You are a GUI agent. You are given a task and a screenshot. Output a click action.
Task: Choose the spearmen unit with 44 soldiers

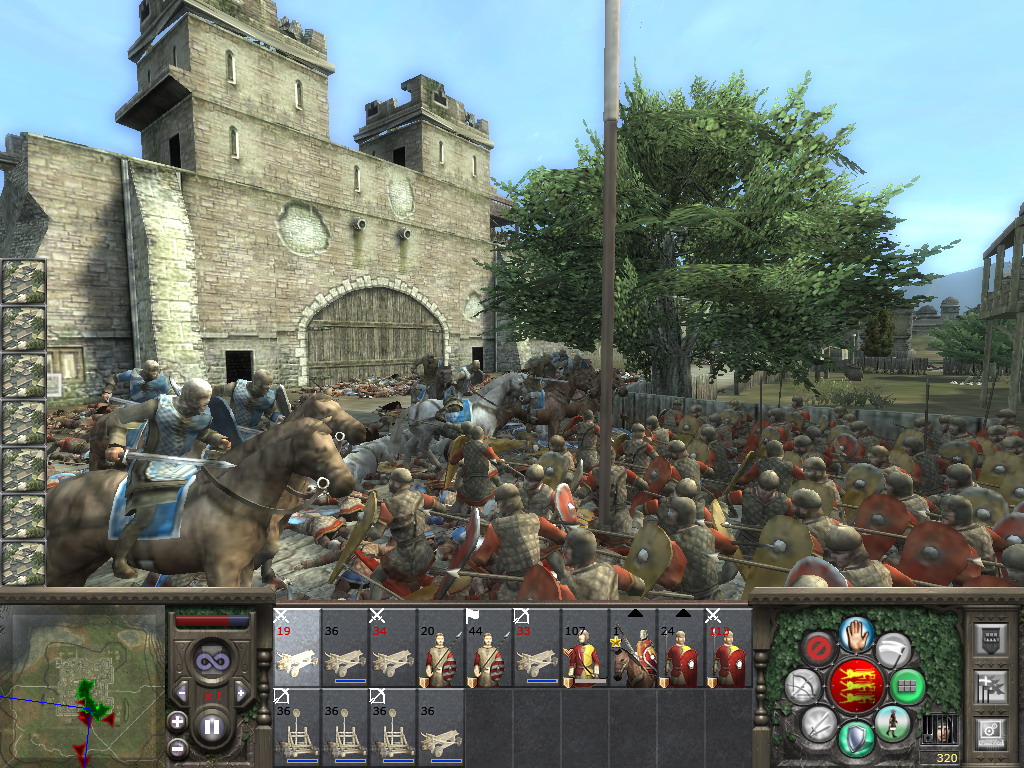[x=489, y=648]
